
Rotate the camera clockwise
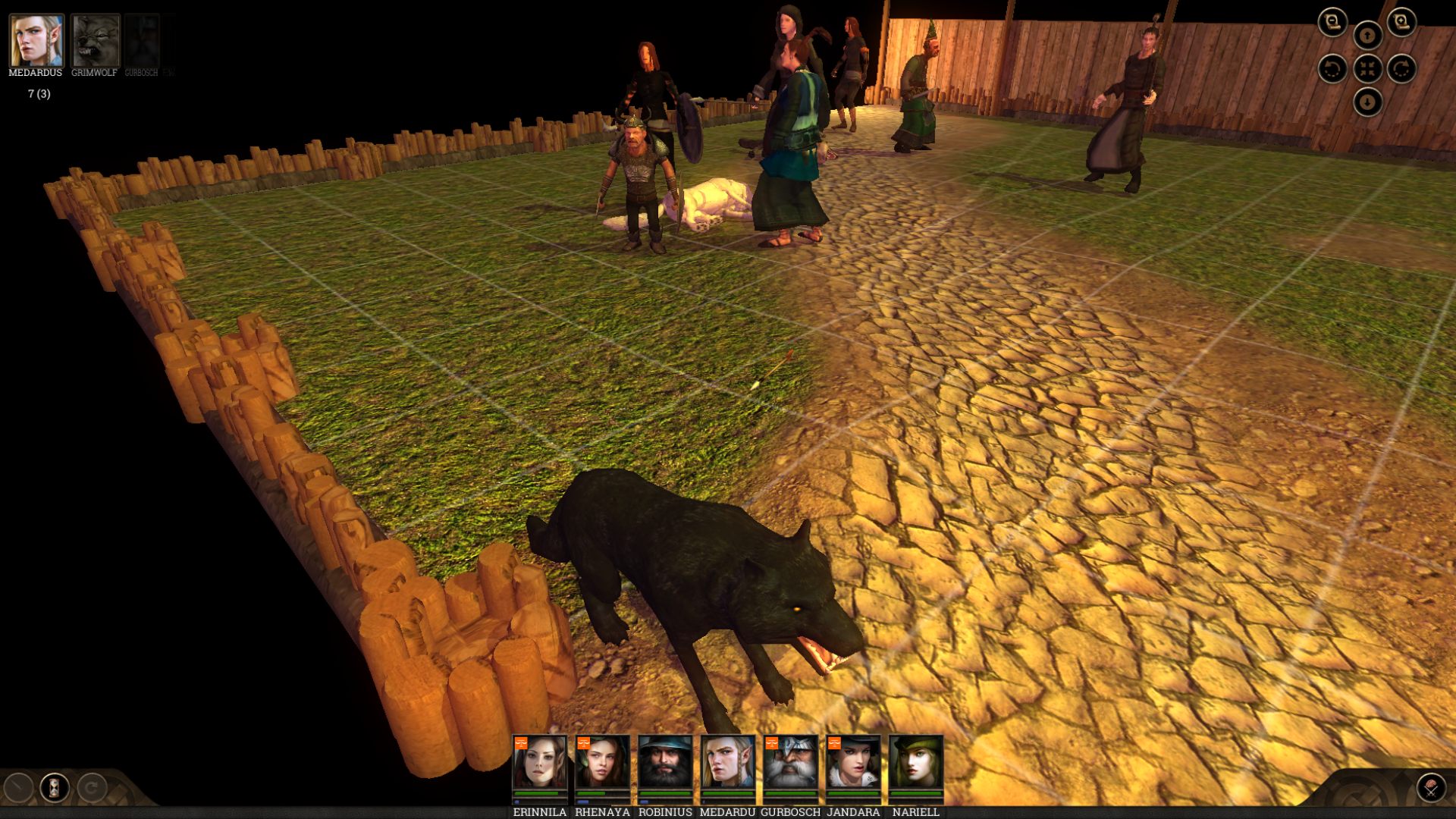click(1401, 69)
